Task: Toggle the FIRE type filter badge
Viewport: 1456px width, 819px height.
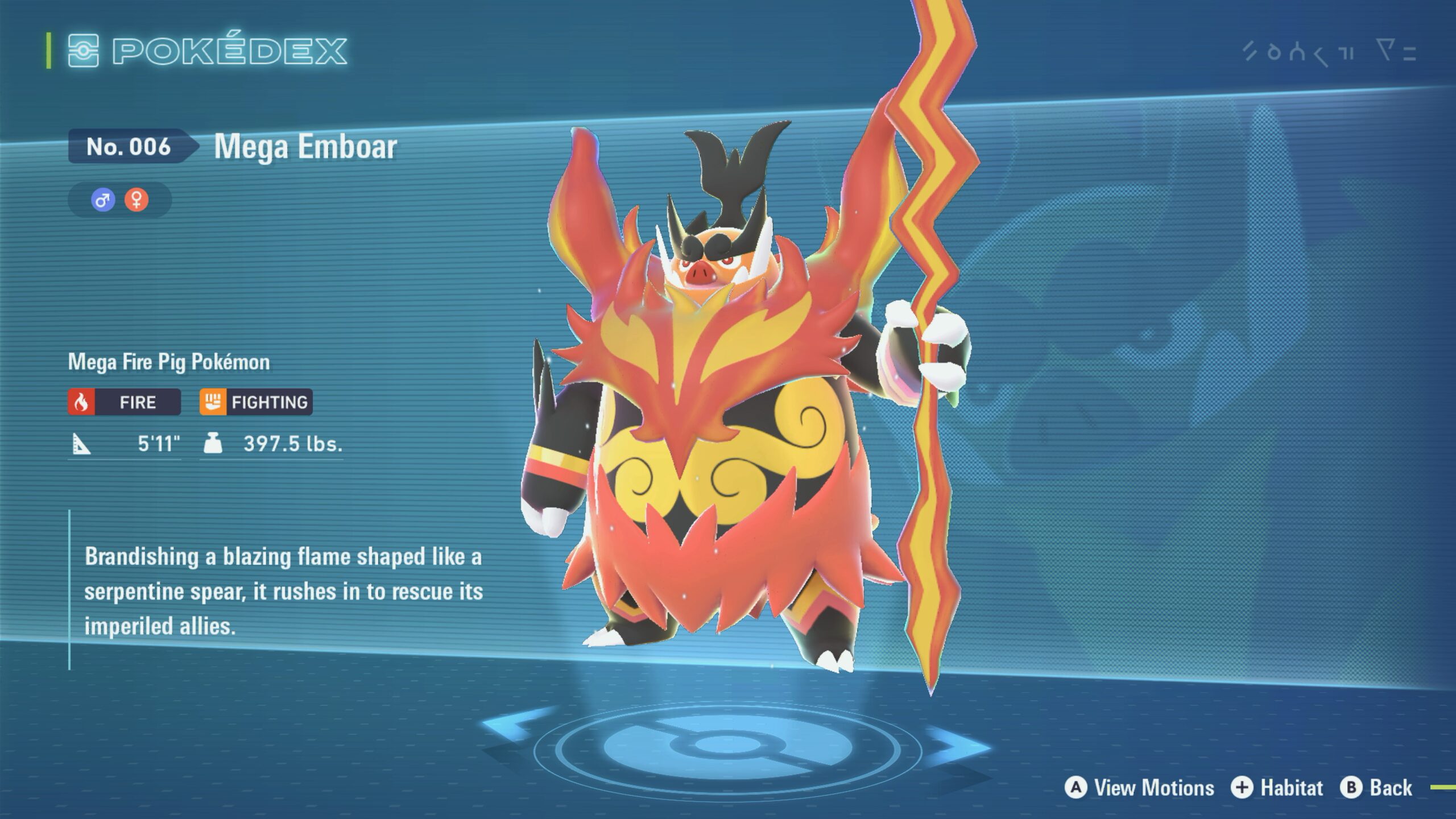Action: pos(124,402)
